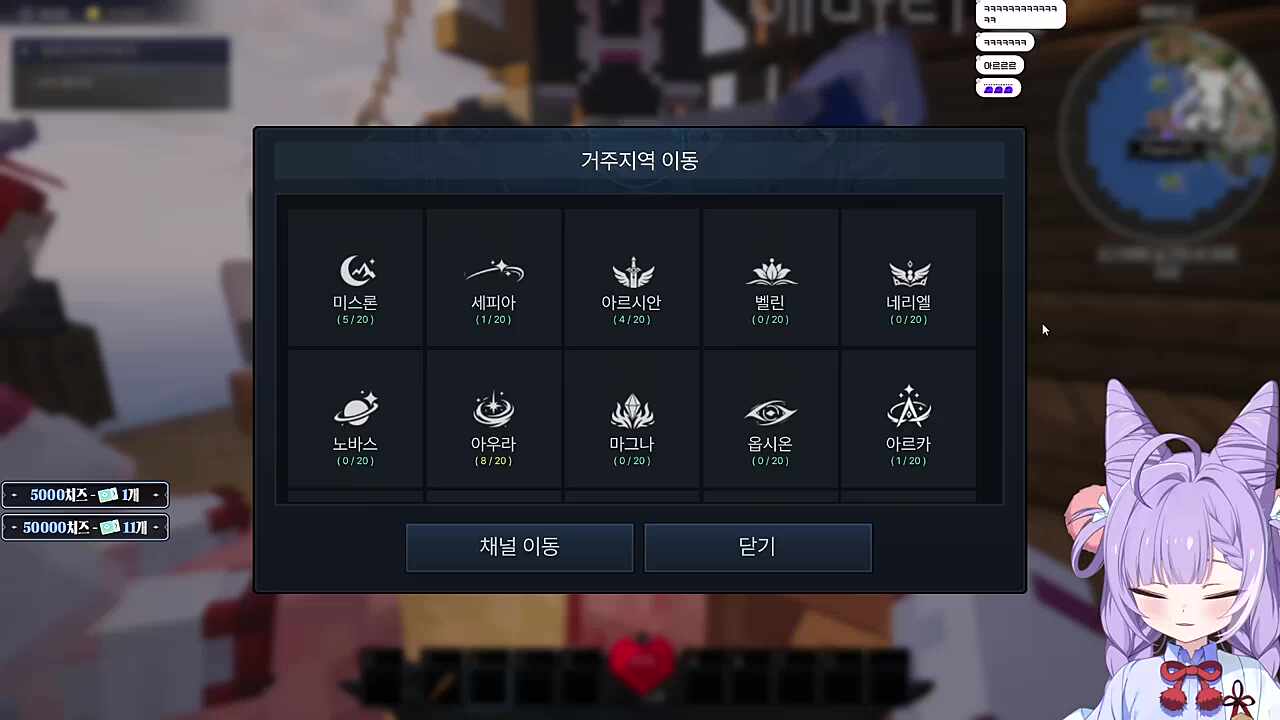Click the cash bill icon in the 5000치즈 badge
The width and height of the screenshot is (1280, 720).
[109, 494]
